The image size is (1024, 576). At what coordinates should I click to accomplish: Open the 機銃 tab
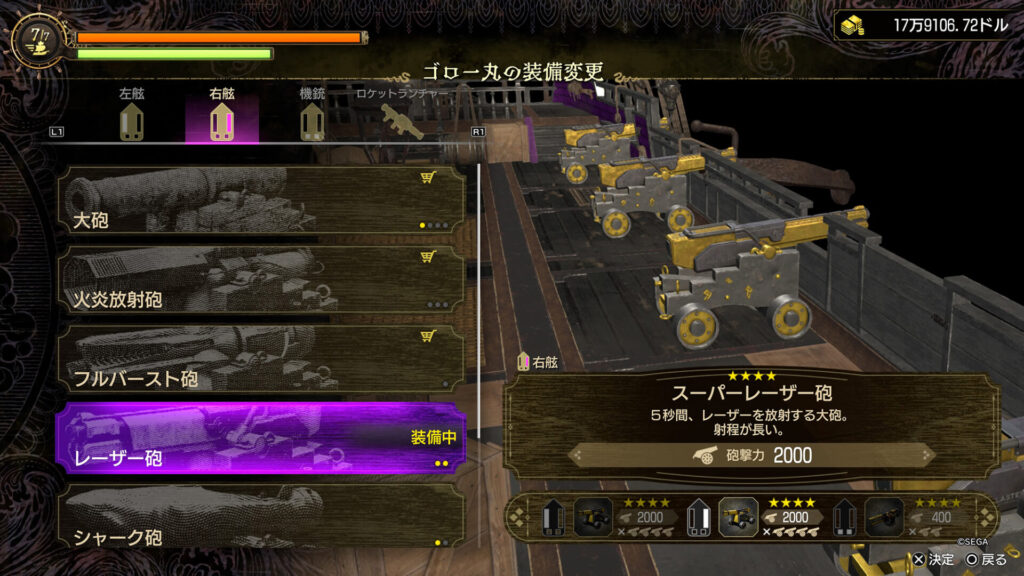coord(313,116)
